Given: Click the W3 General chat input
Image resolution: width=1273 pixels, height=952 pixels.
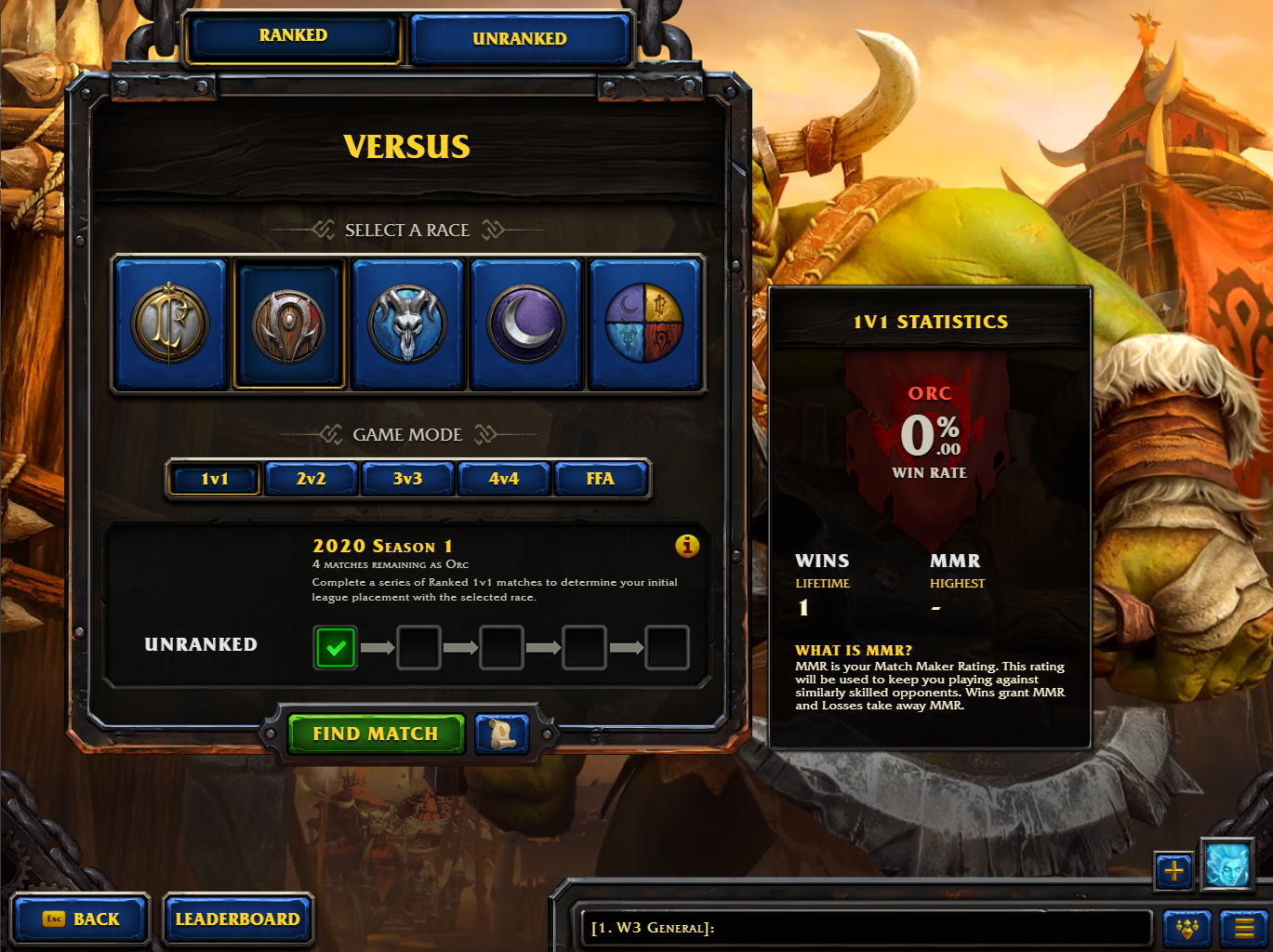Looking at the screenshot, I should 865,928.
